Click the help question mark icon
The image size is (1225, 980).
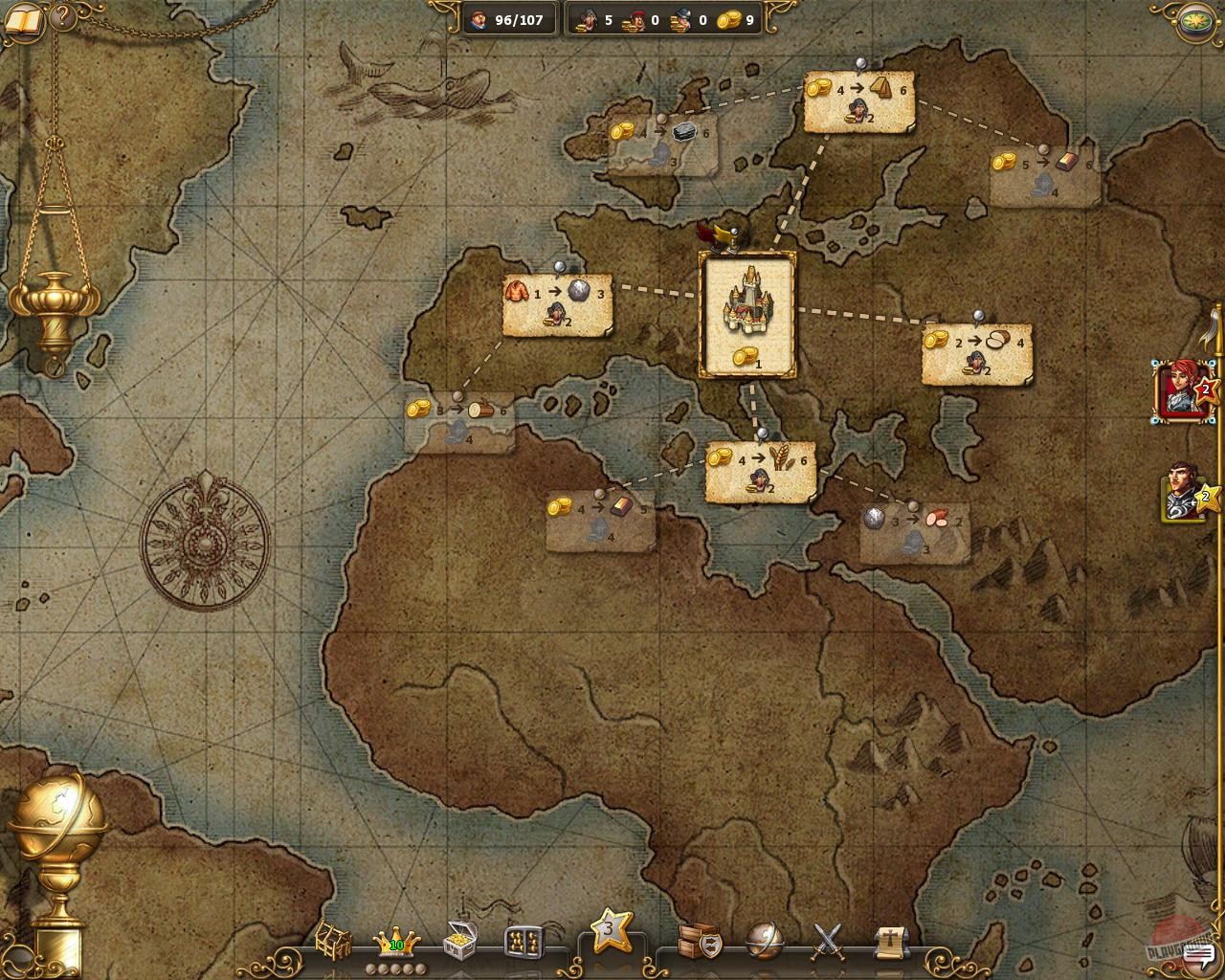point(60,16)
